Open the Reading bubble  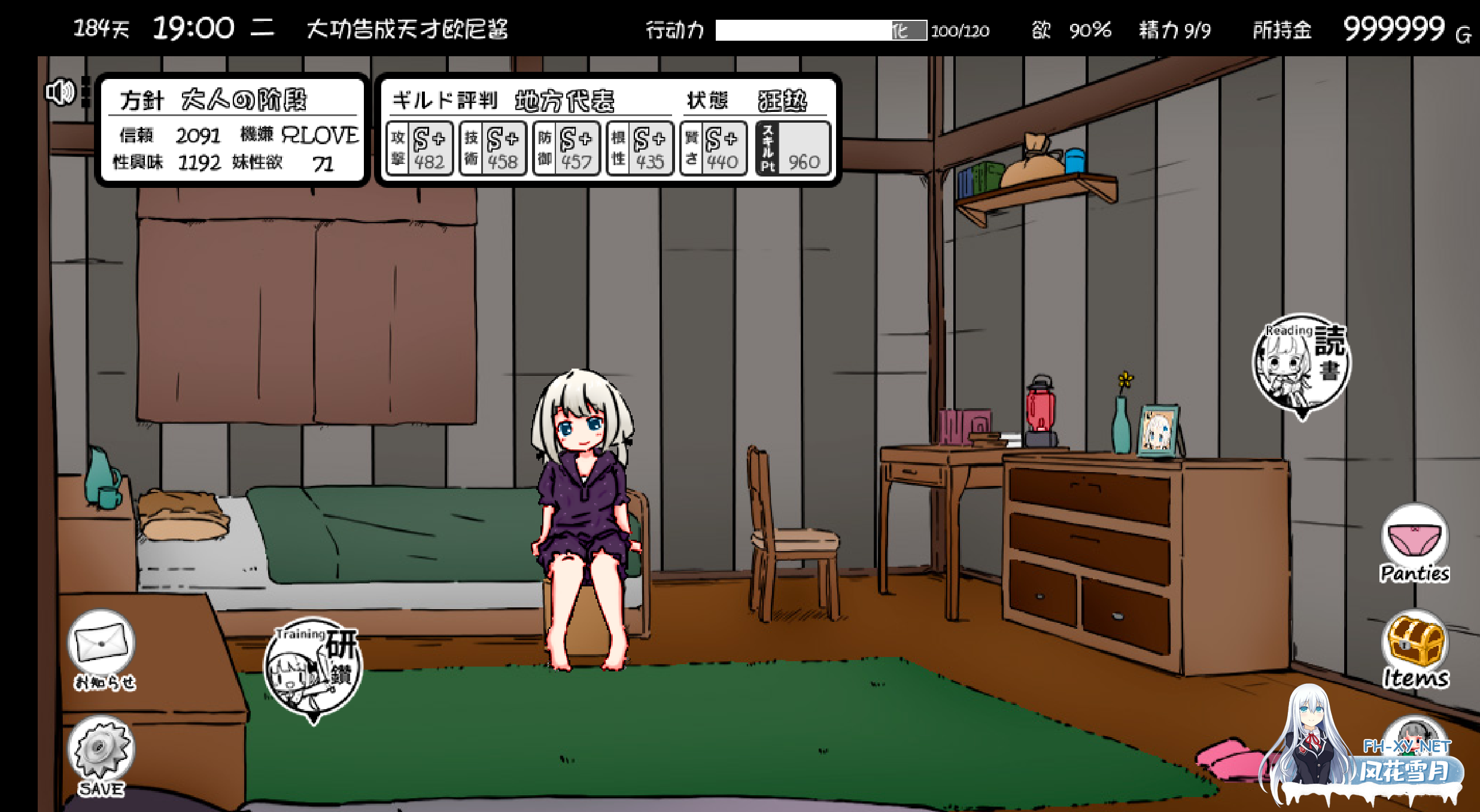(1301, 363)
